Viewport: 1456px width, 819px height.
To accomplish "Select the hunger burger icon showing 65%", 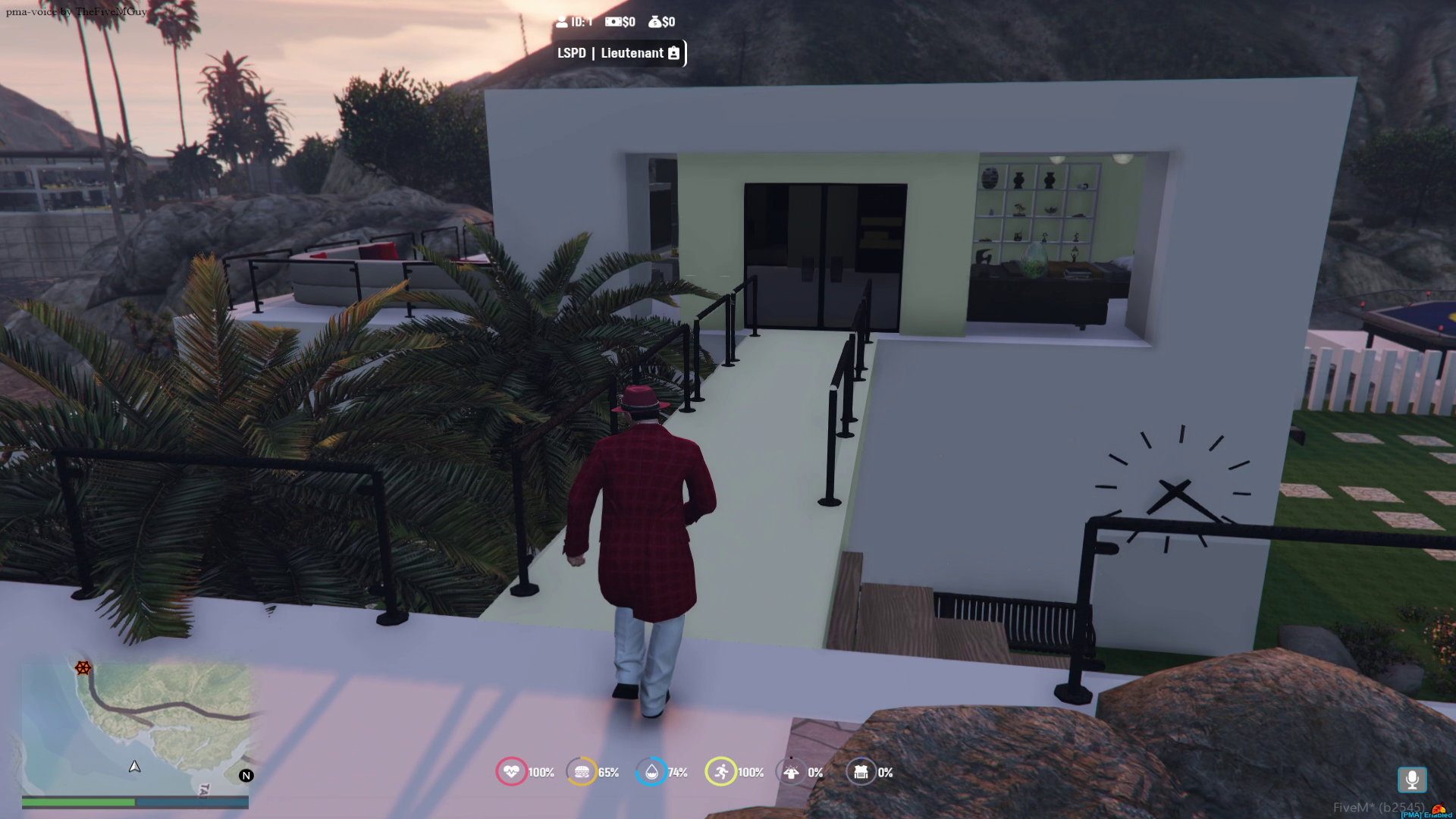I will click(x=582, y=772).
